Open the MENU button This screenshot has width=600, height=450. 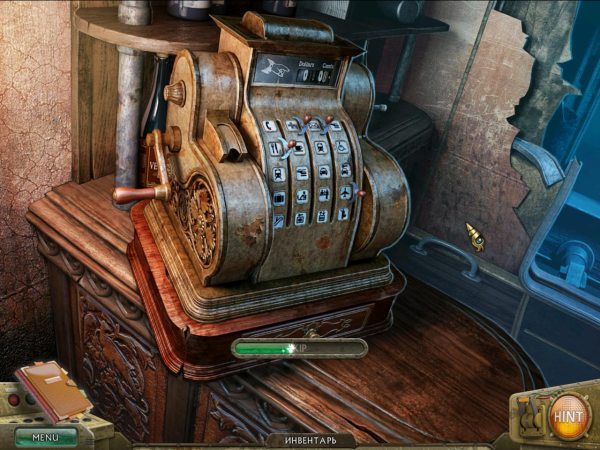pos(45,437)
